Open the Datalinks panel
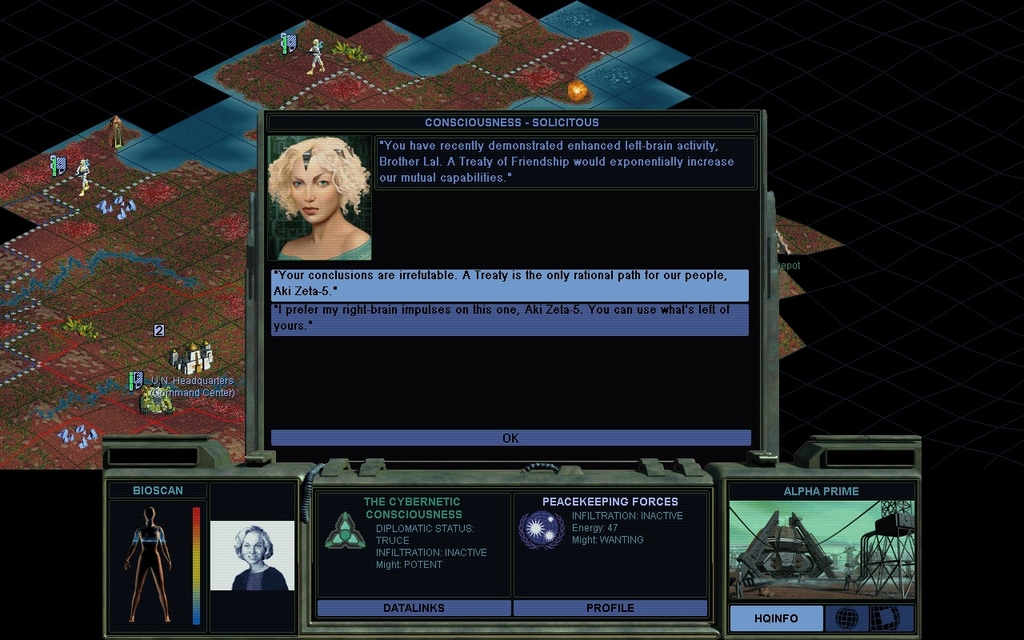 [x=413, y=608]
